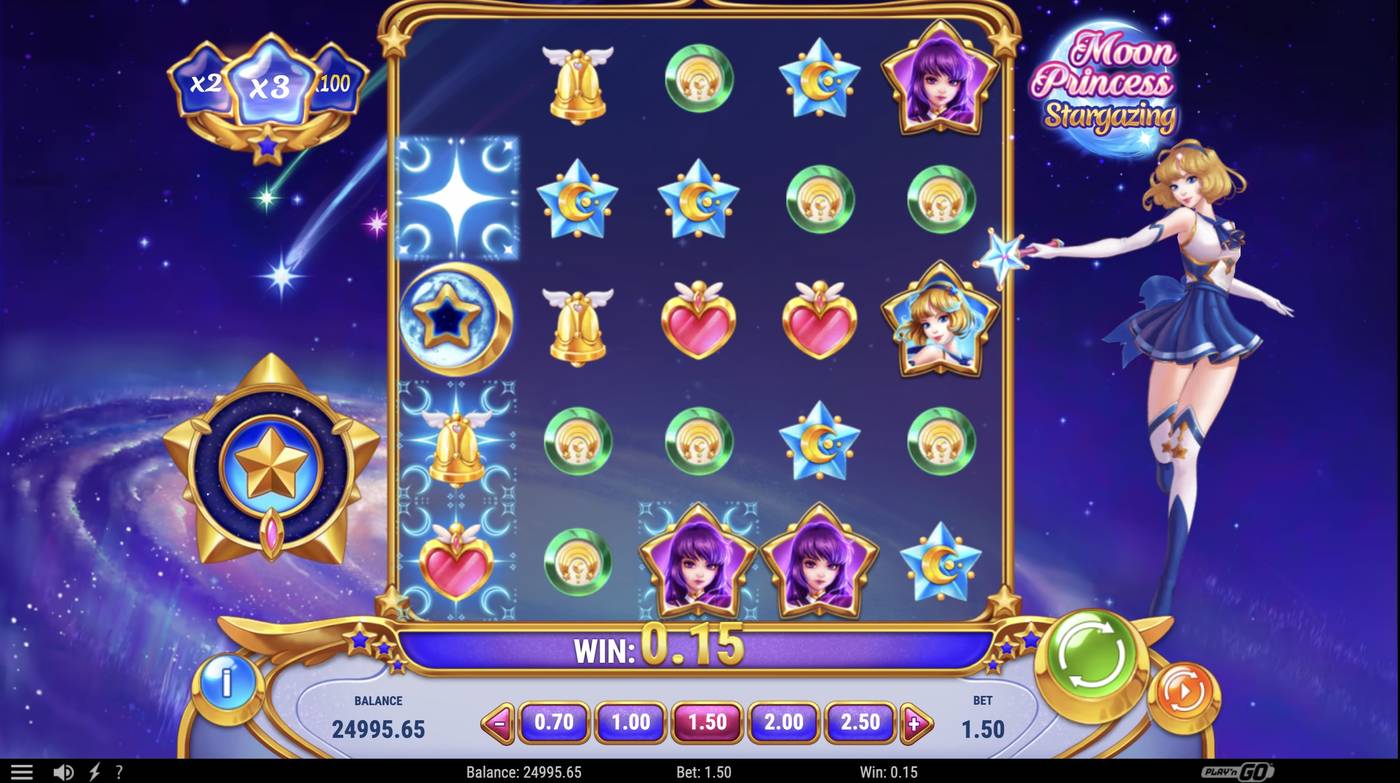Open the hamburger menu in the bottom bar
The height and width of the screenshot is (783, 1400).
click(x=21, y=770)
